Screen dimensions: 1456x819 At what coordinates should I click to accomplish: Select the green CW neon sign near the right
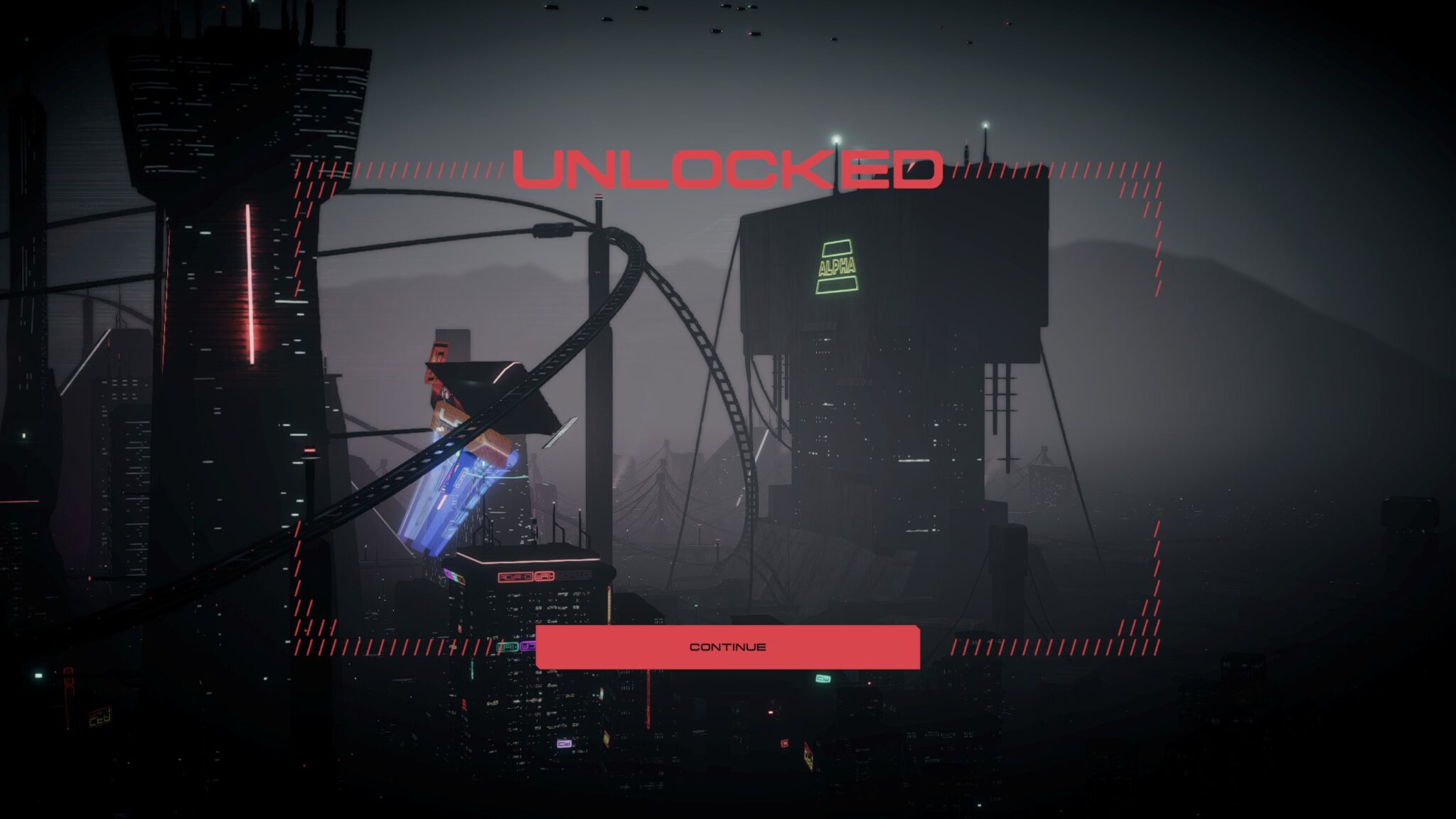coord(823,678)
